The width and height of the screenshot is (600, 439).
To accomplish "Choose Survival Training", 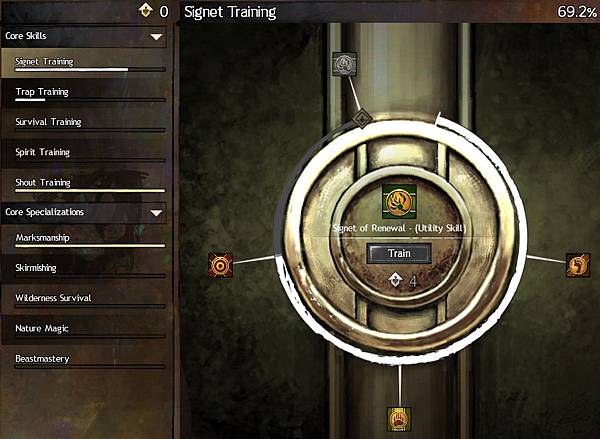I will point(48,122).
